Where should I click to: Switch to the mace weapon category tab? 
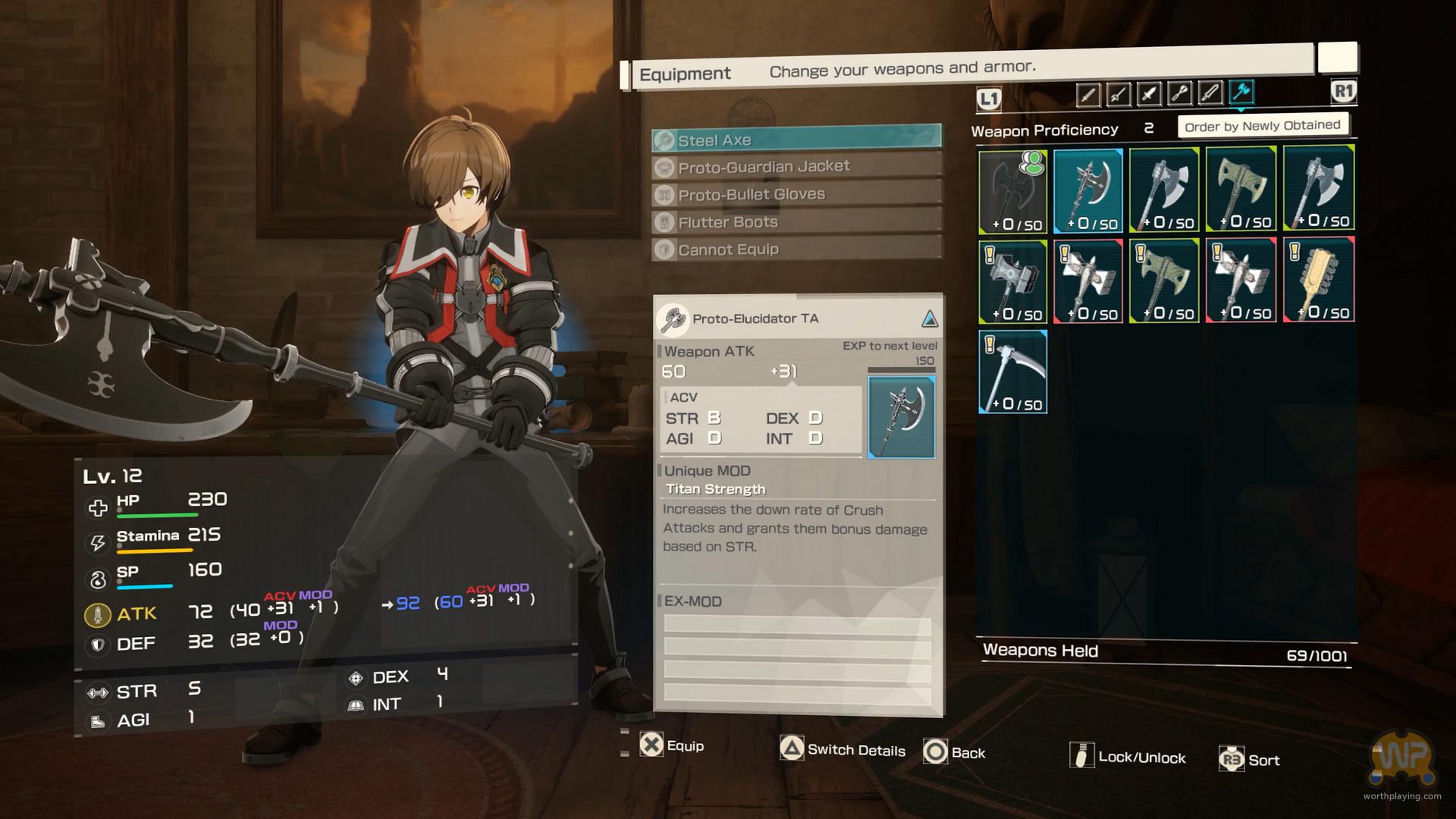click(x=1179, y=94)
